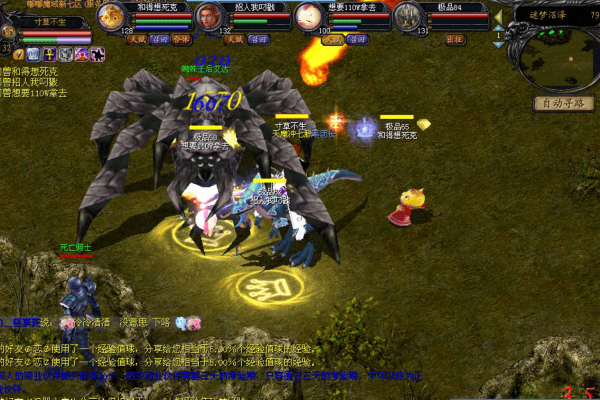
Task: Select party member 极品84's portrait
Action: 405,16
